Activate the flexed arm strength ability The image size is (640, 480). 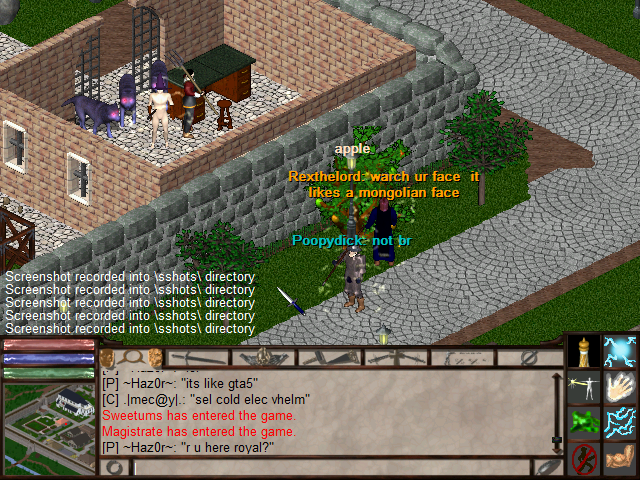point(620,459)
